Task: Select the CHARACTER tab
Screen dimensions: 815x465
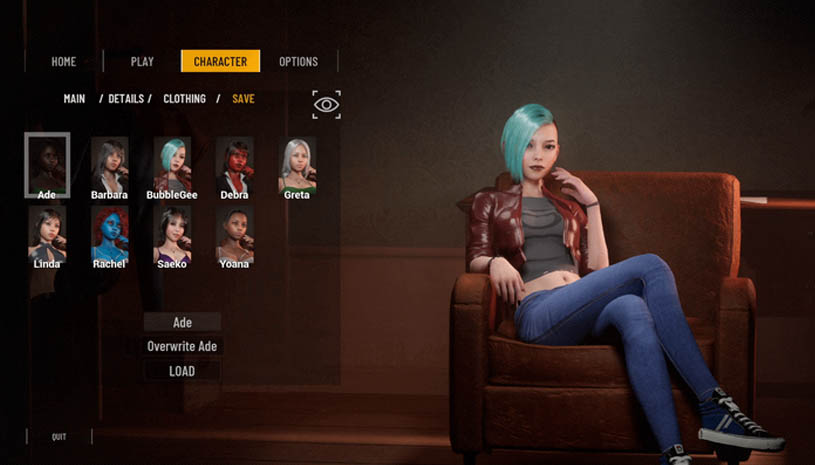Action: click(x=220, y=61)
